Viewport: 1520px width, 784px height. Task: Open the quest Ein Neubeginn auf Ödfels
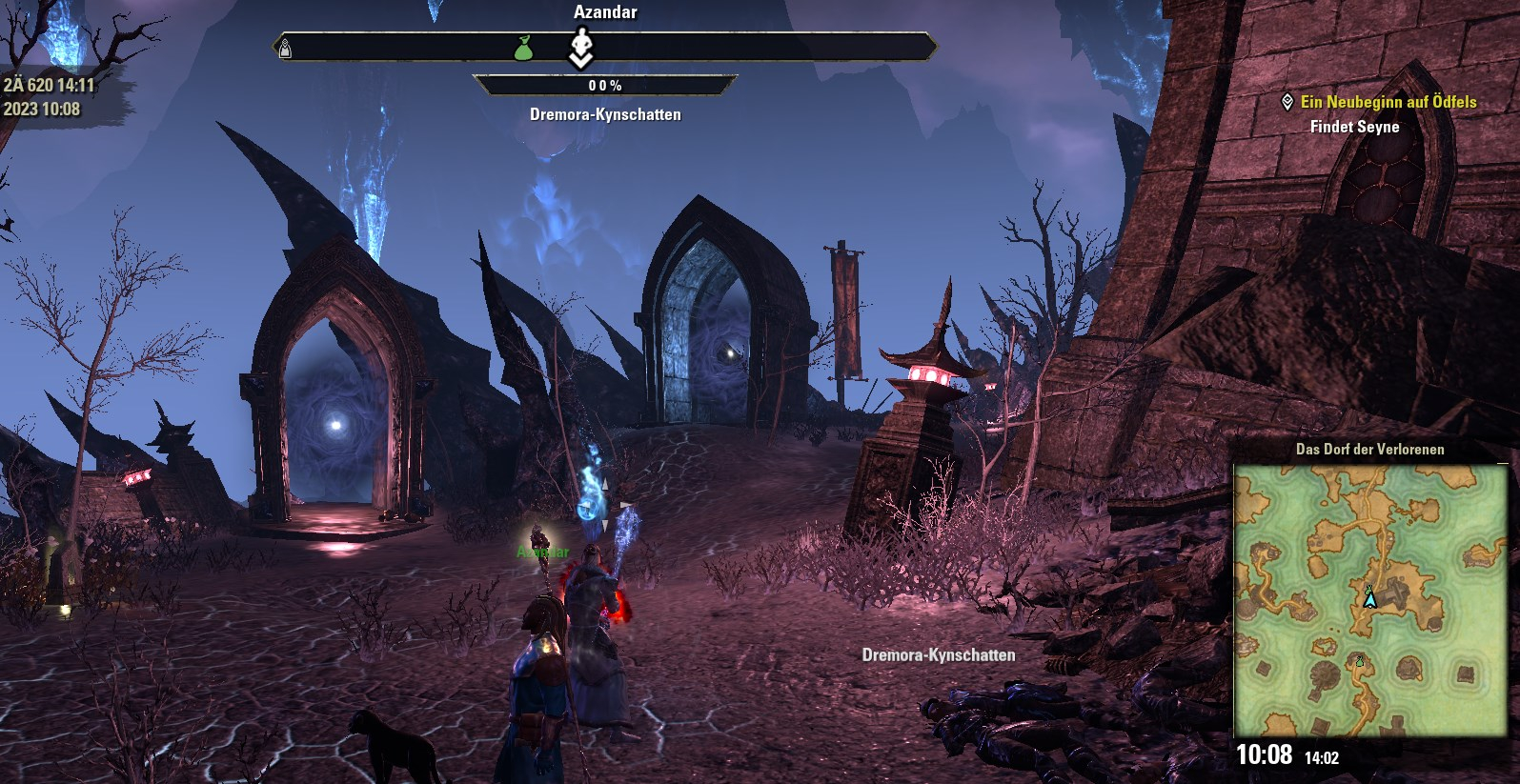pos(1388,102)
